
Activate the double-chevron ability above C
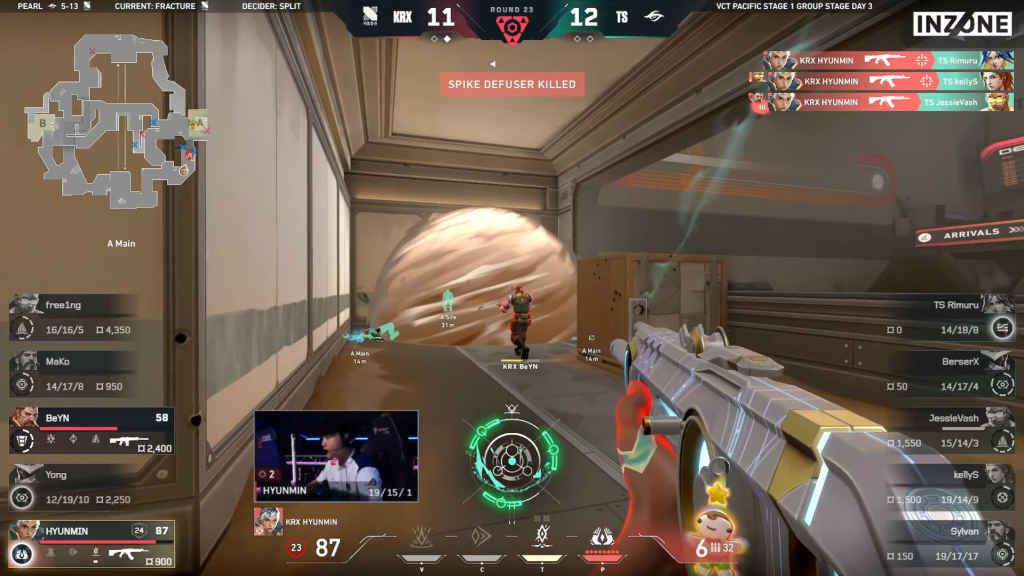[482, 536]
